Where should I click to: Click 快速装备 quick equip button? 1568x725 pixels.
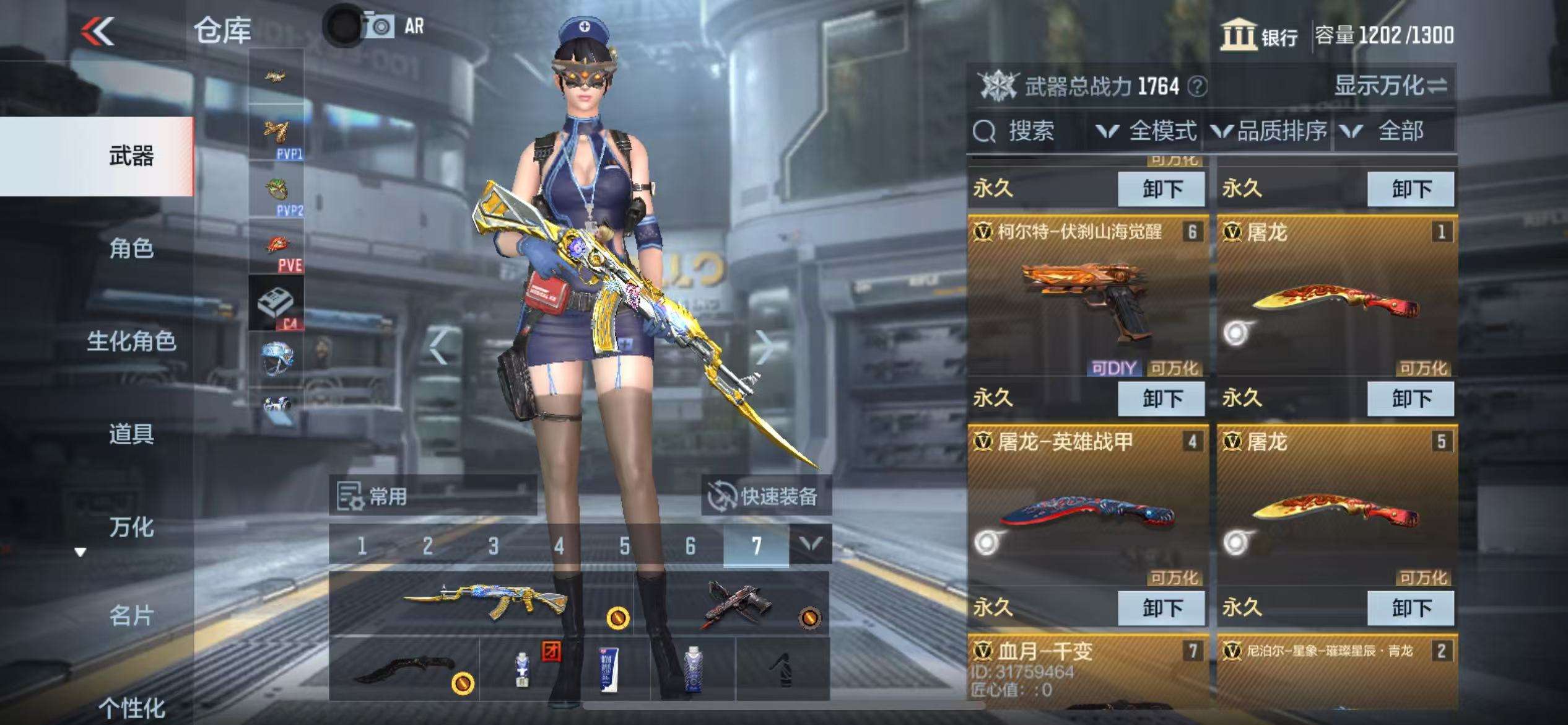[766, 496]
